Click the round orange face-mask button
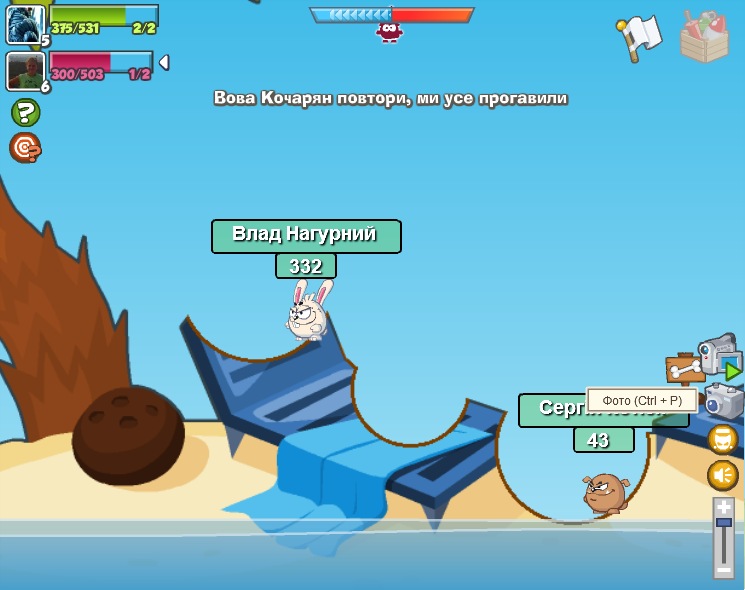The height and width of the screenshot is (590, 745). coord(723,439)
